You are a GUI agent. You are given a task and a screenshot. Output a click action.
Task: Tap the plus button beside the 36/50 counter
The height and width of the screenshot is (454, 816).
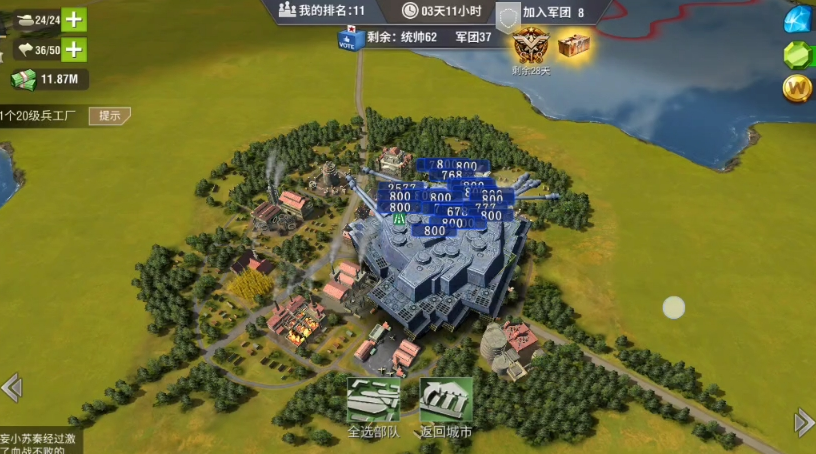point(74,49)
